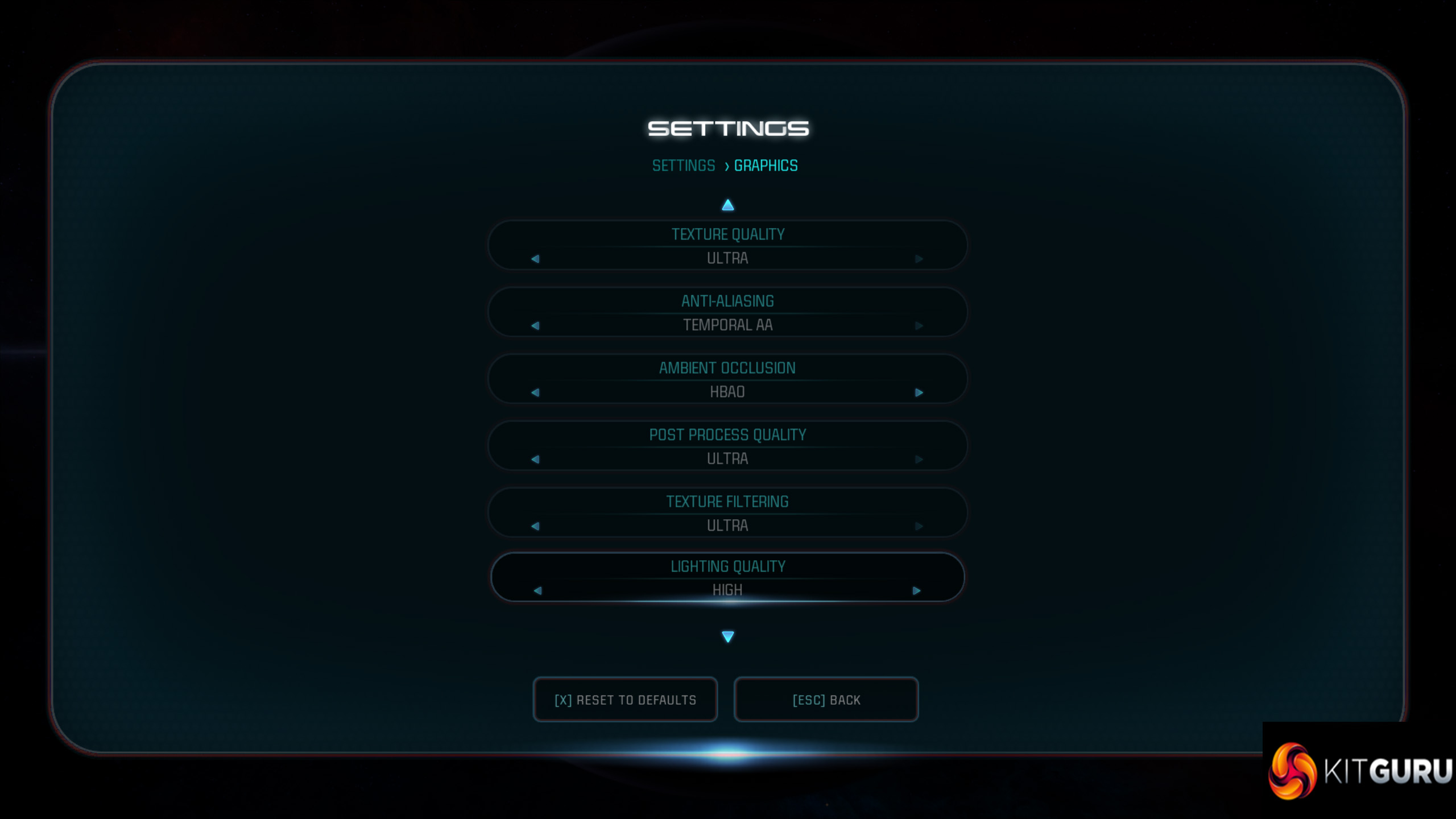
Task: Click the Settings breadcrumb link
Action: (683, 166)
